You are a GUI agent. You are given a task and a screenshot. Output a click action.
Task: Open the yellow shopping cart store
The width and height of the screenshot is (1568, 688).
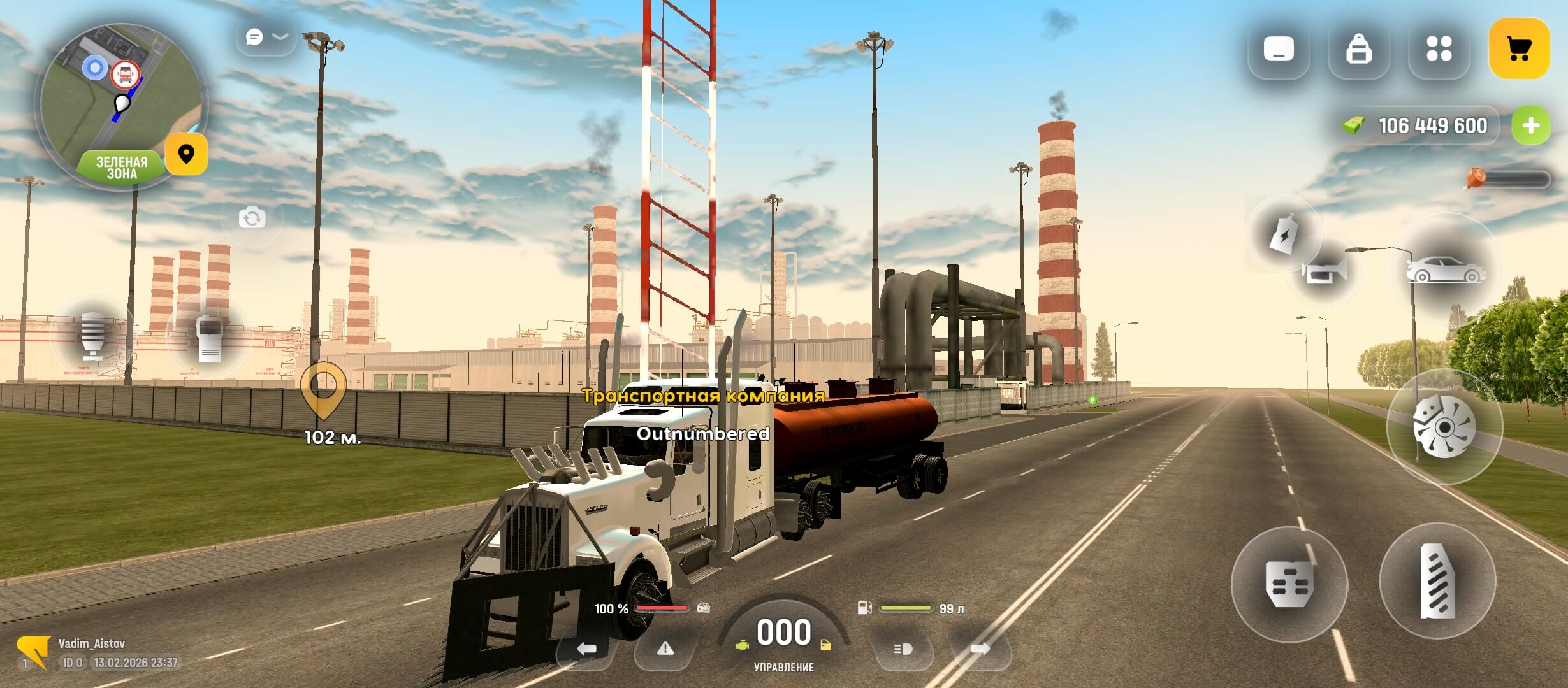(1519, 49)
